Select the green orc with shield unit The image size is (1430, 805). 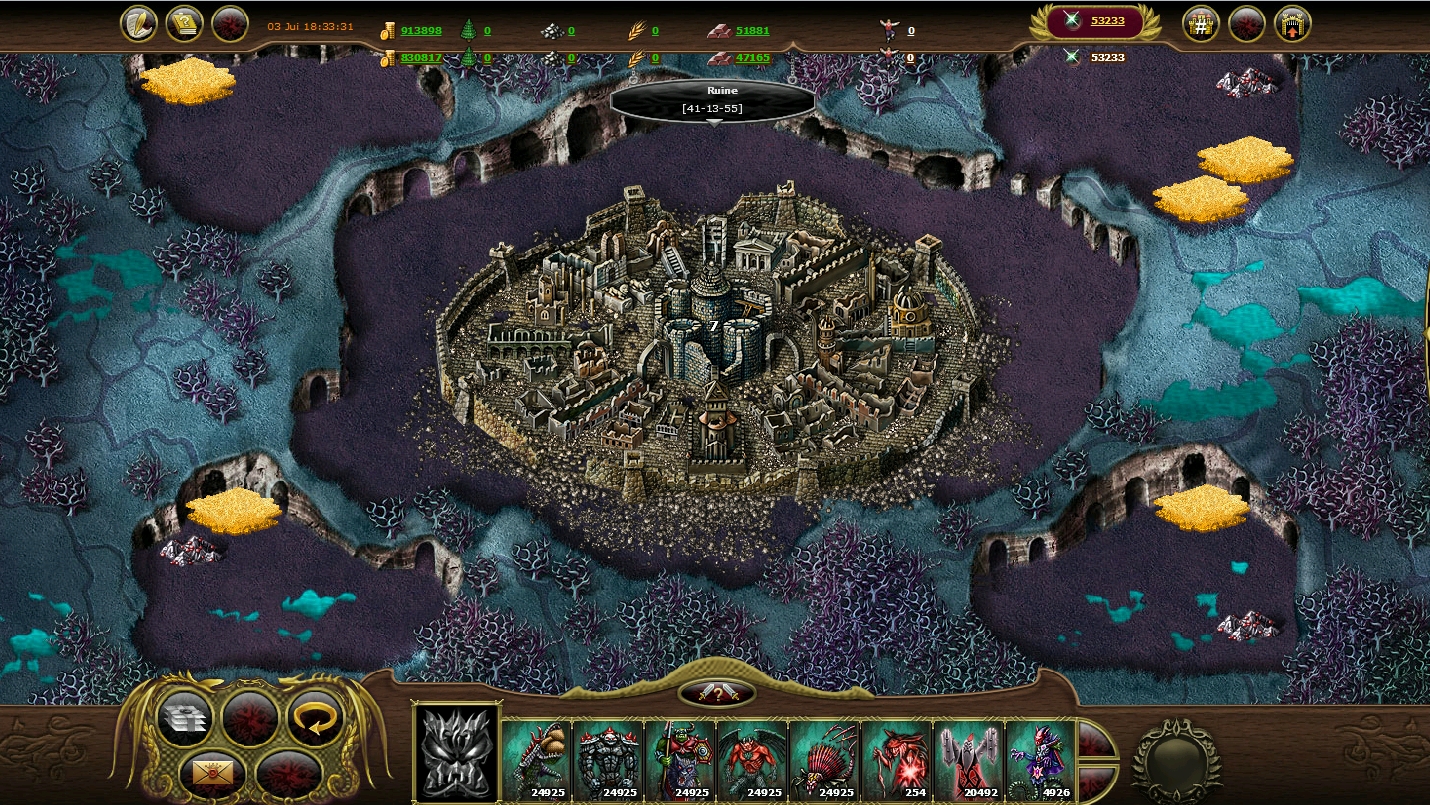[x=681, y=759]
